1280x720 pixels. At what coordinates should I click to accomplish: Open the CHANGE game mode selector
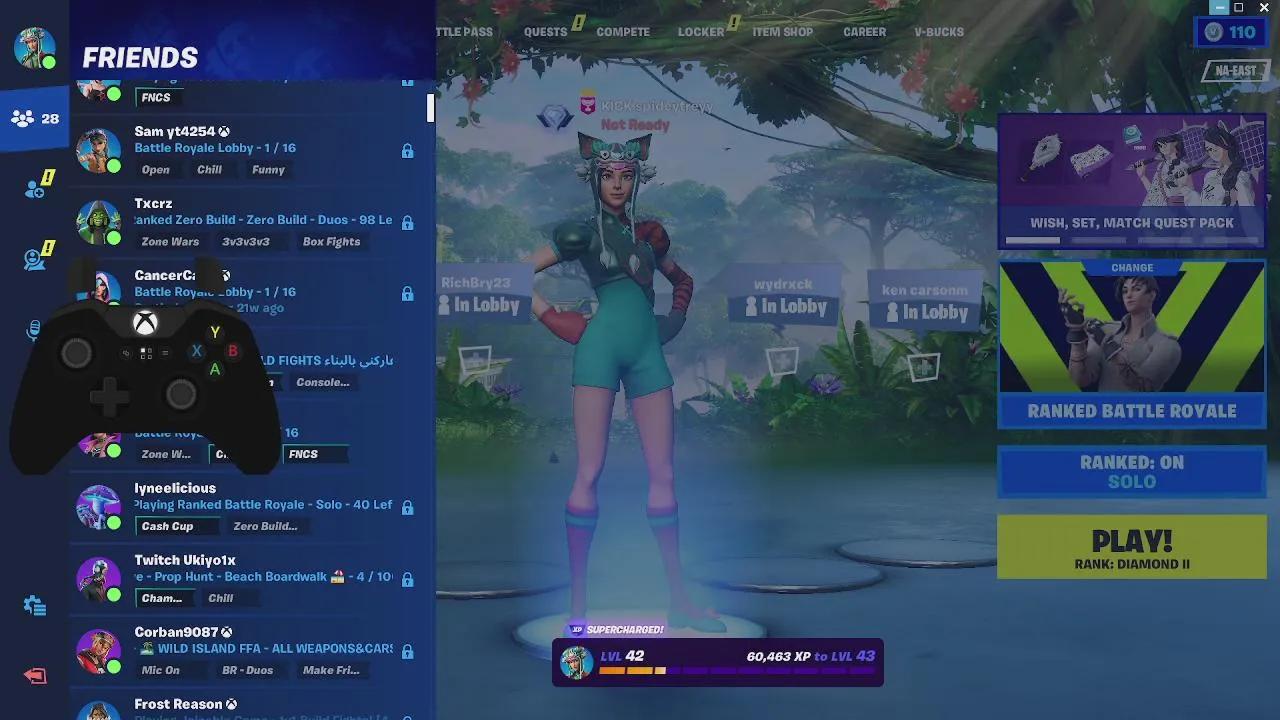pos(1131,267)
